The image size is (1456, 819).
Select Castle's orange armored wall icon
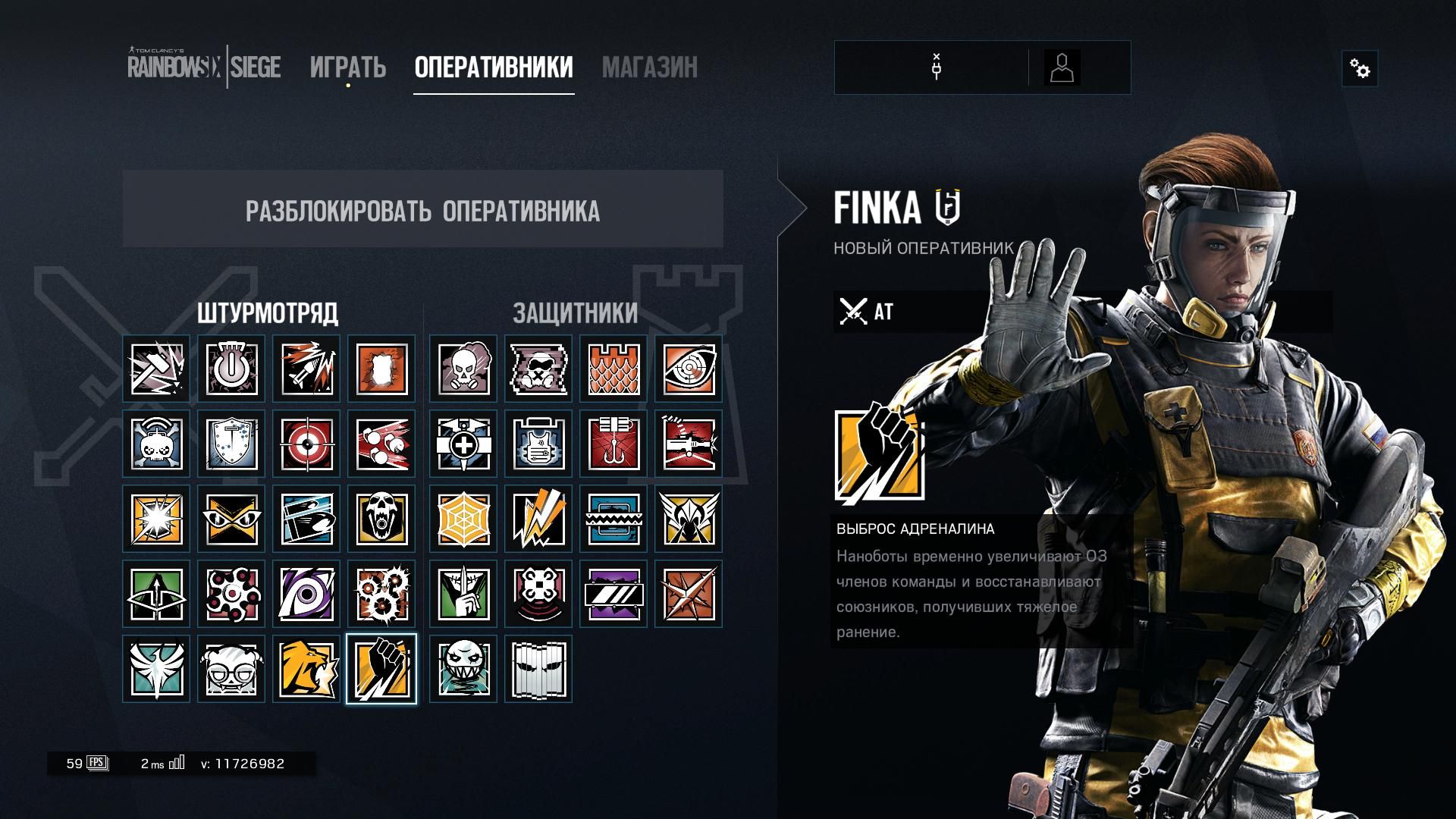pyautogui.click(x=613, y=369)
